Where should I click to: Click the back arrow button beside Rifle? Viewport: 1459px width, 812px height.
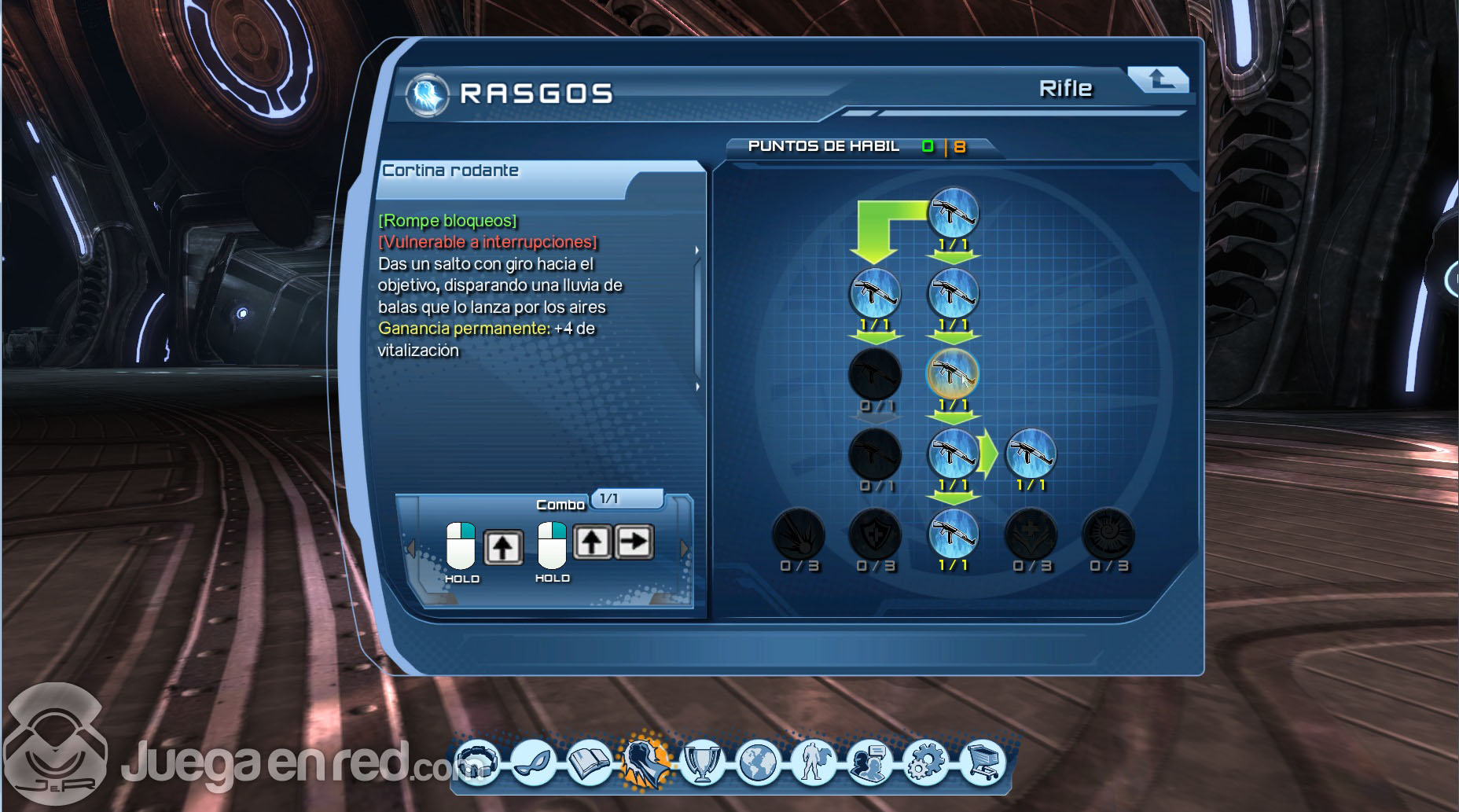(x=1157, y=79)
